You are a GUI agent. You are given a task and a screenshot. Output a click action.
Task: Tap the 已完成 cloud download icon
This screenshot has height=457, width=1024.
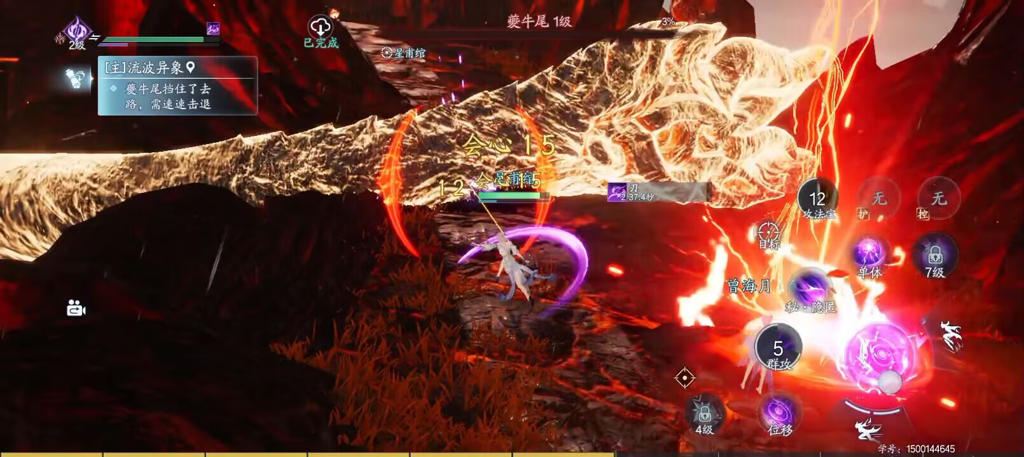click(321, 27)
